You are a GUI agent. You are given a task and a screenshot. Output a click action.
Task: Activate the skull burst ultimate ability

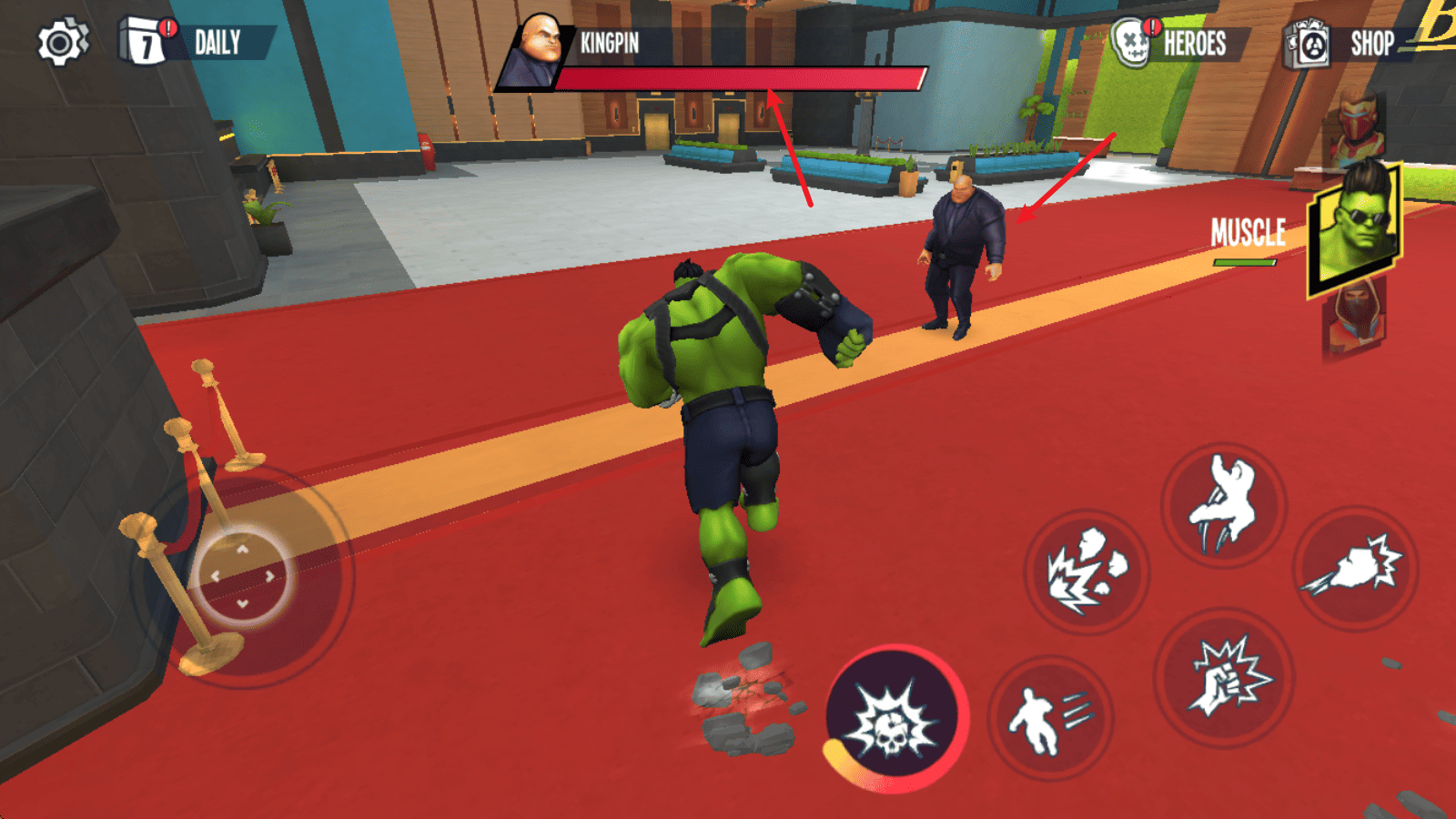point(895,719)
